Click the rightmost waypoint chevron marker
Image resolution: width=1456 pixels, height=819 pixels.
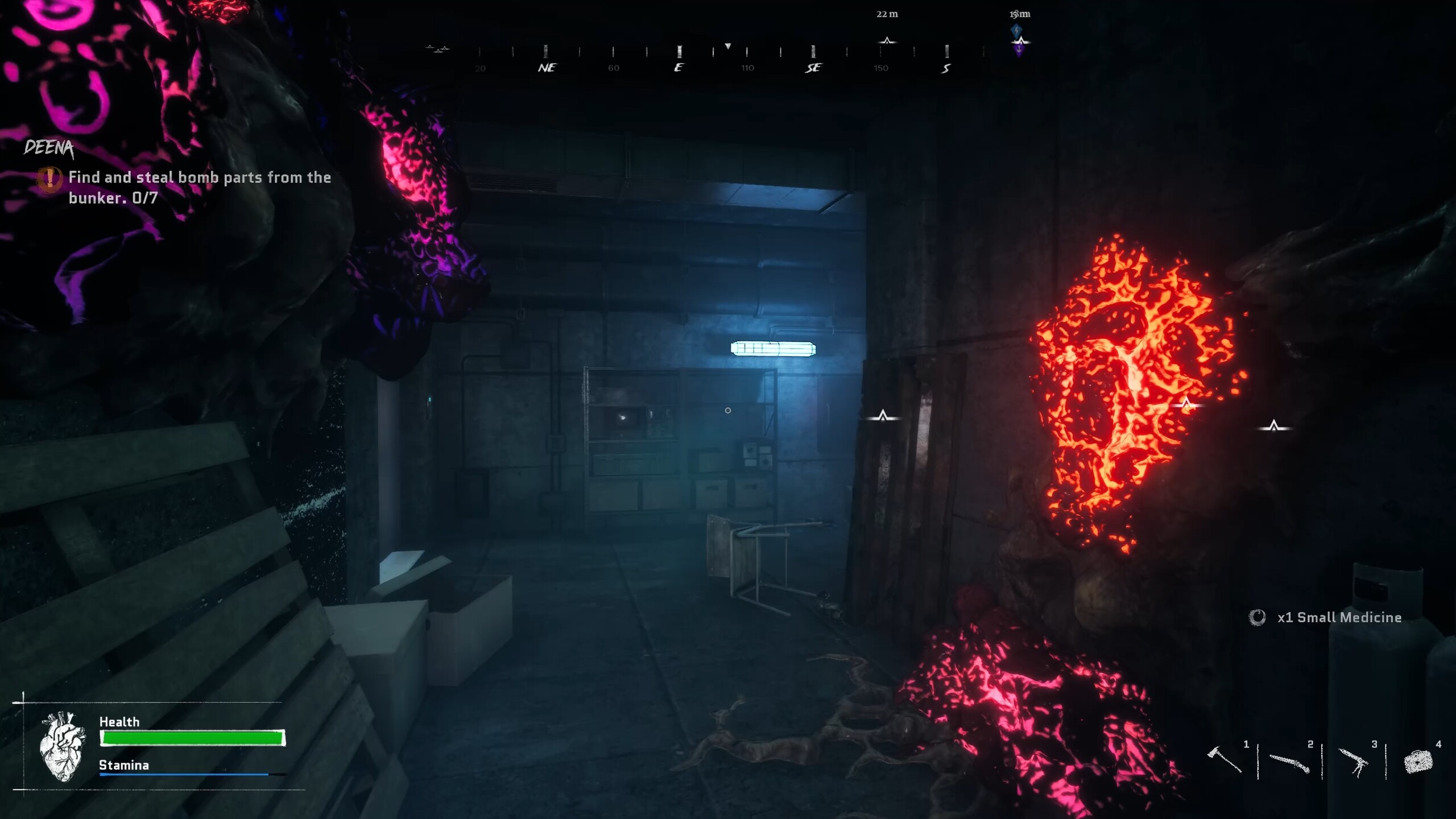pos(1275,424)
